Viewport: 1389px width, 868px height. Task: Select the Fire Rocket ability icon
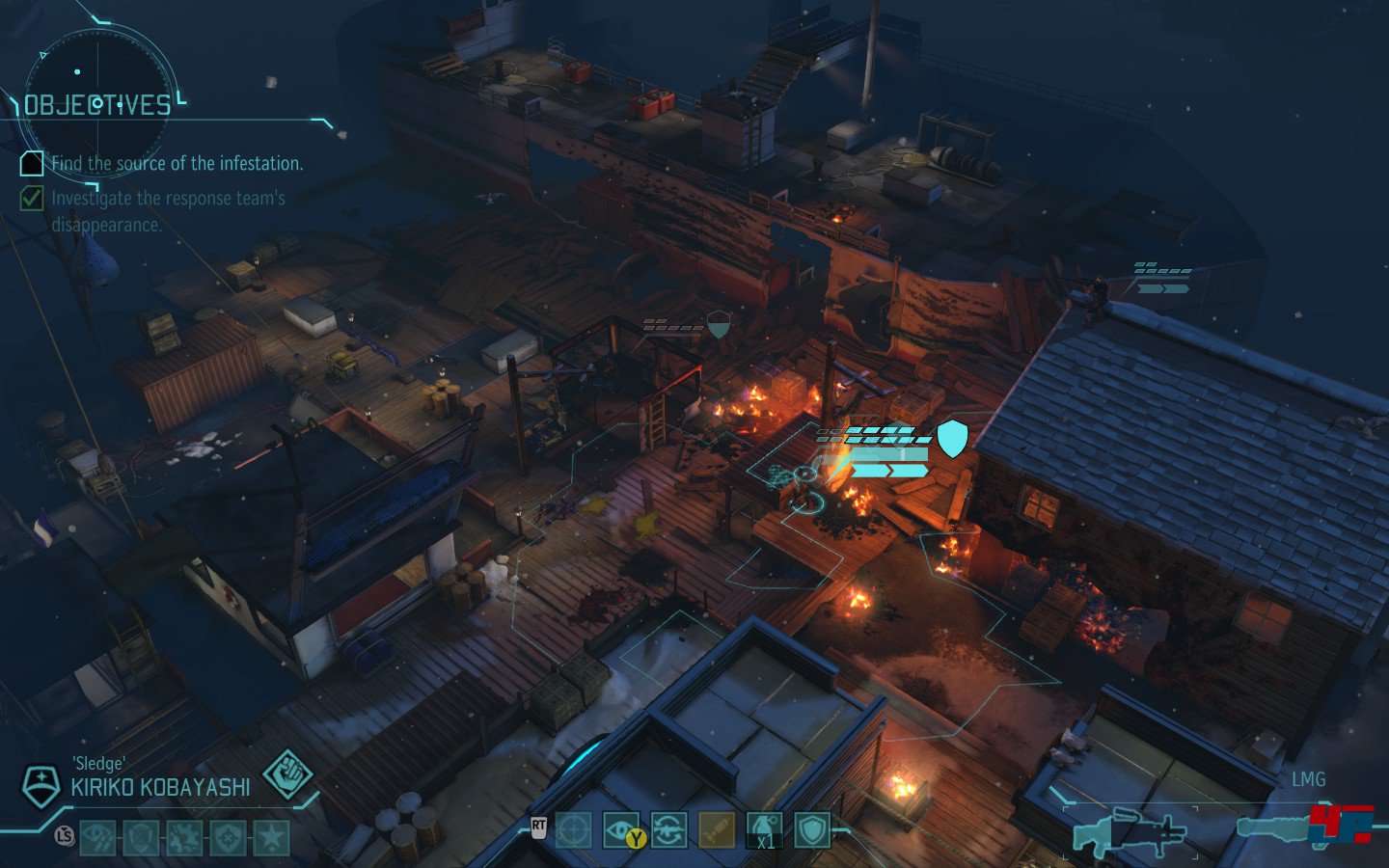point(716,829)
